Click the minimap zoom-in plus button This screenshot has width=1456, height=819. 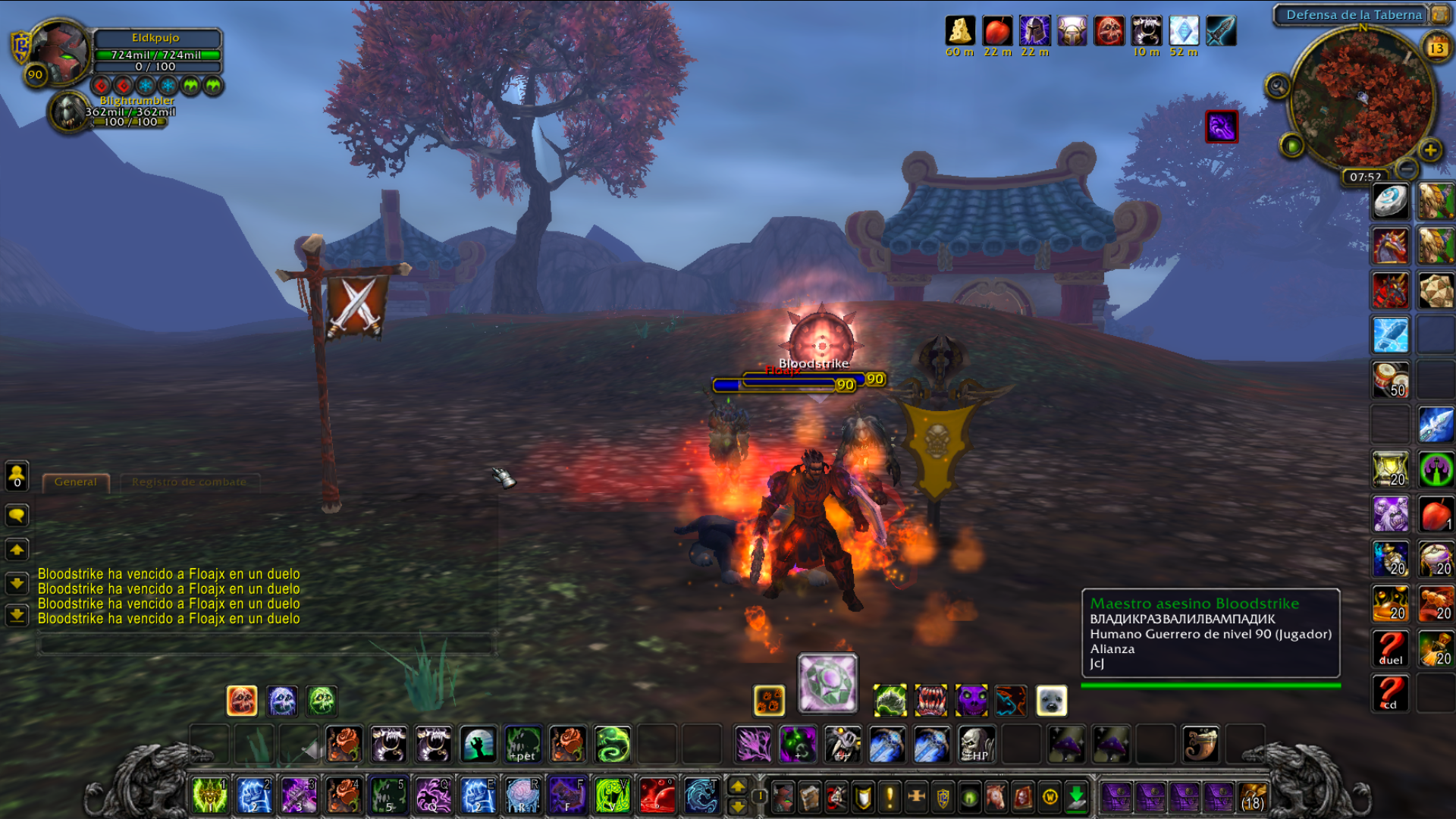tap(1430, 150)
